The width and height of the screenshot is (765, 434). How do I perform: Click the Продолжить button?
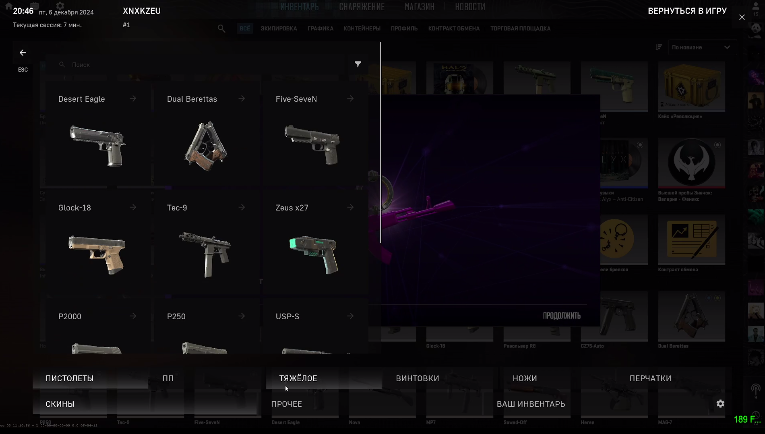pyautogui.click(x=561, y=316)
